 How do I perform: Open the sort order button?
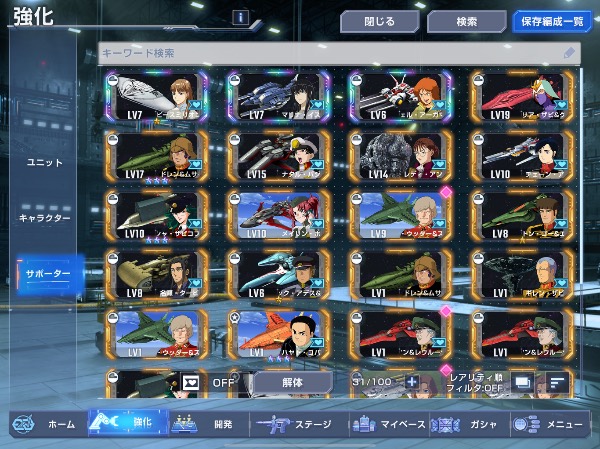click(x=556, y=382)
